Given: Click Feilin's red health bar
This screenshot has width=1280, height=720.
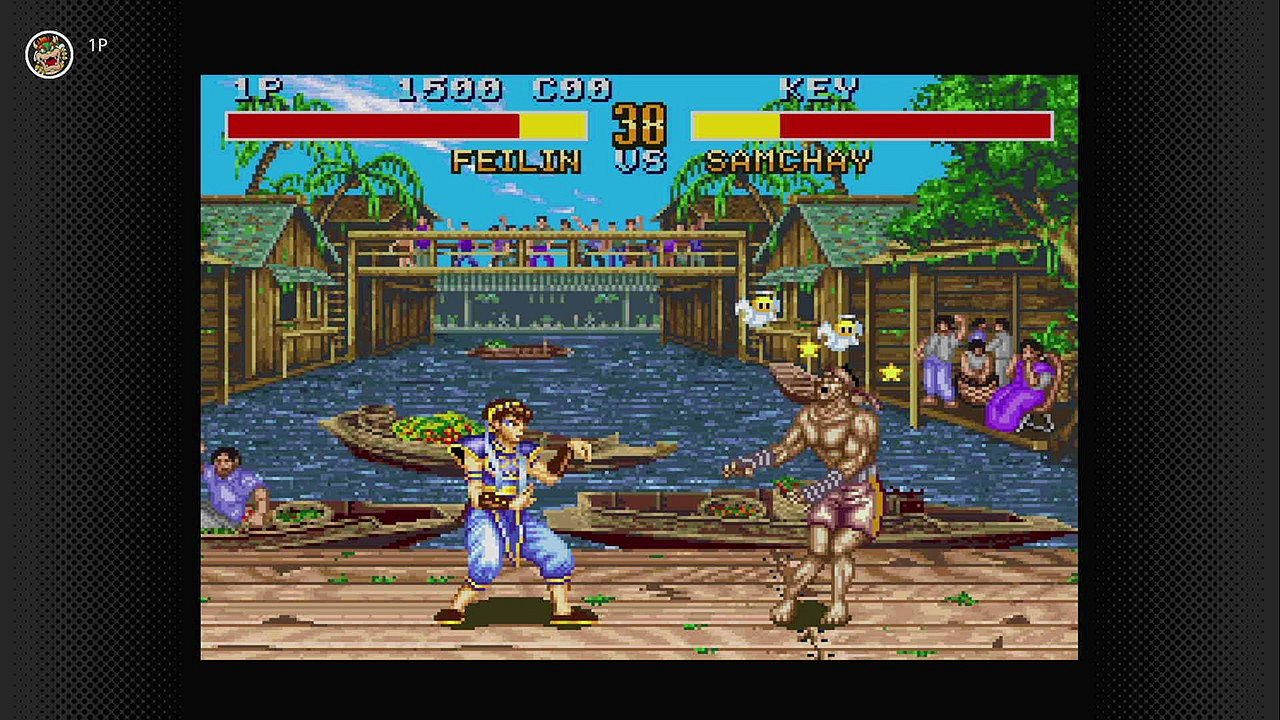Looking at the screenshot, I should [370, 124].
